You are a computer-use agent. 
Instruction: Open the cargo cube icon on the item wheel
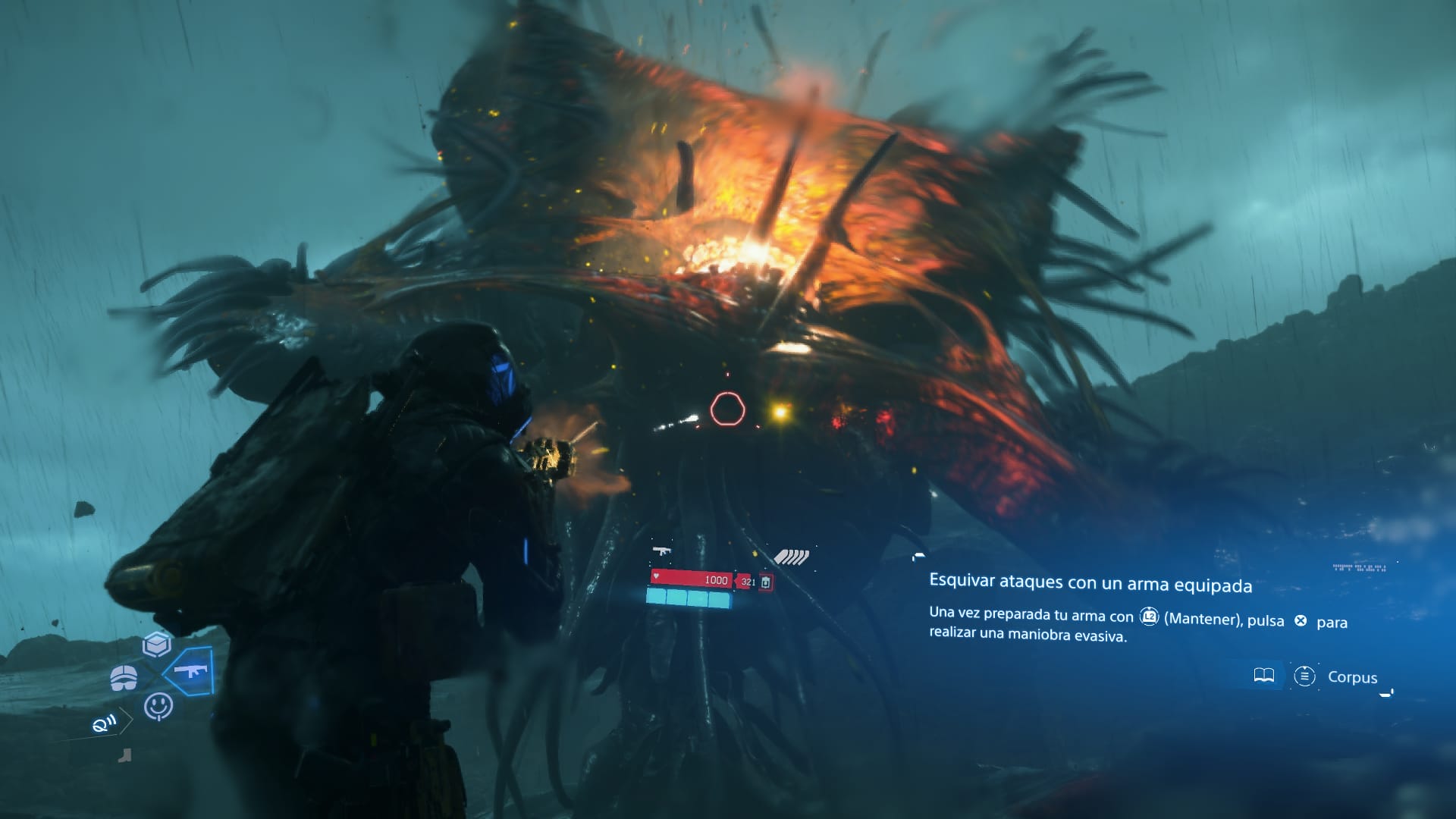(x=155, y=644)
